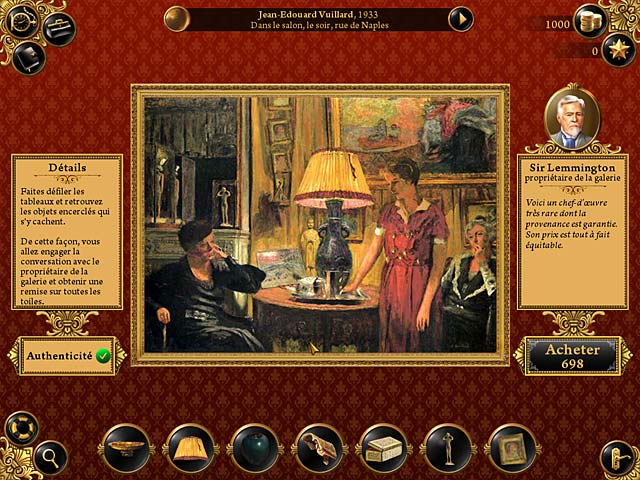Open the briefcase inventory icon
Image resolution: width=640 pixels, height=480 pixels.
click(x=60, y=29)
